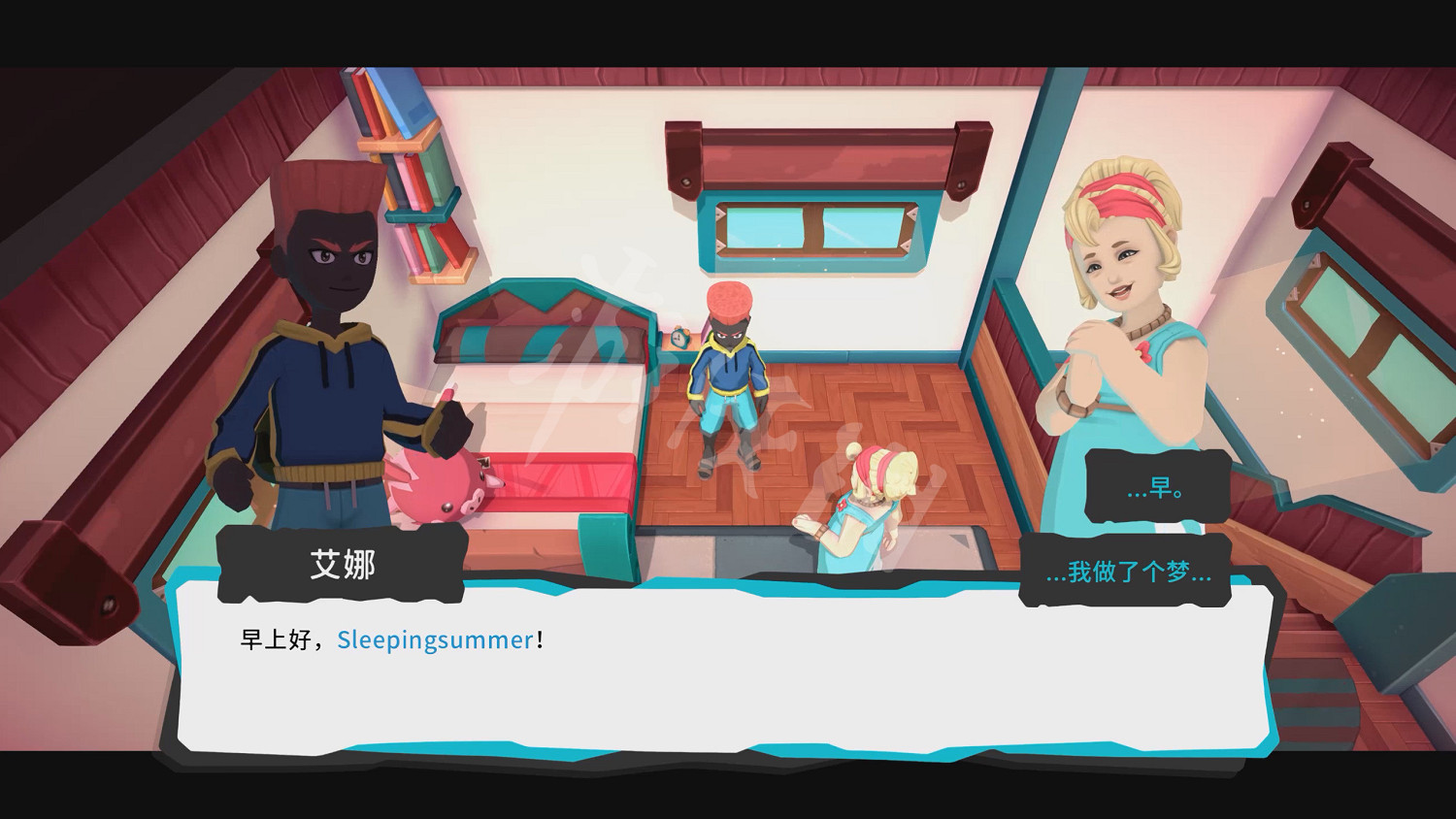The height and width of the screenshot is (819, 1456).
Task: Select the 艾娜 name plate
Action: (x=342, y=564)
